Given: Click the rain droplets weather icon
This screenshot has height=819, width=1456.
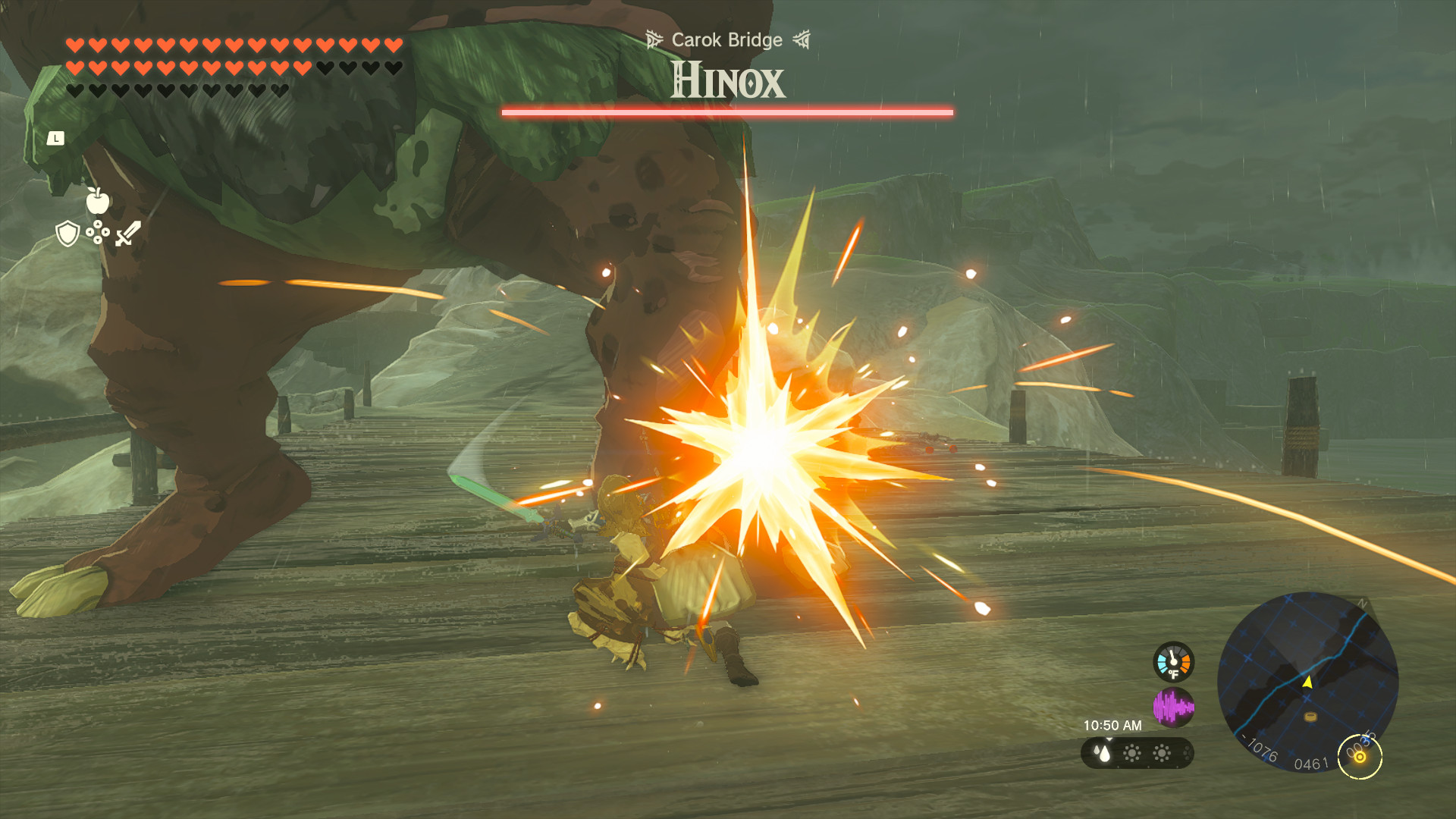Looking at the screenshot, I should [1103, 752].
